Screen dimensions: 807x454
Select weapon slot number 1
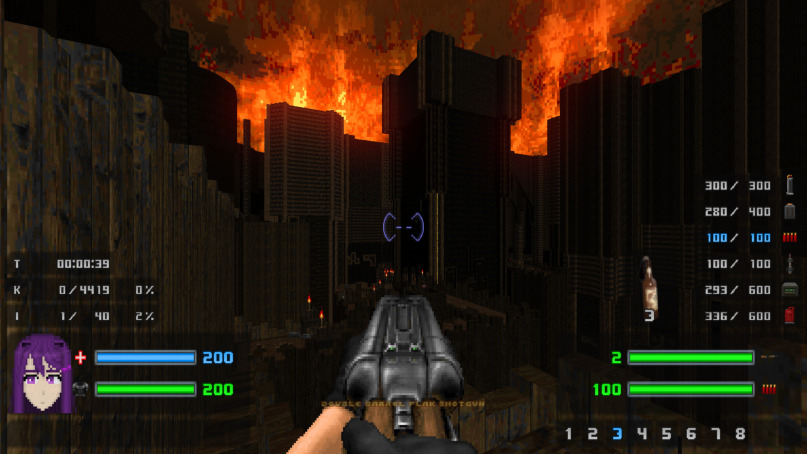569,434
